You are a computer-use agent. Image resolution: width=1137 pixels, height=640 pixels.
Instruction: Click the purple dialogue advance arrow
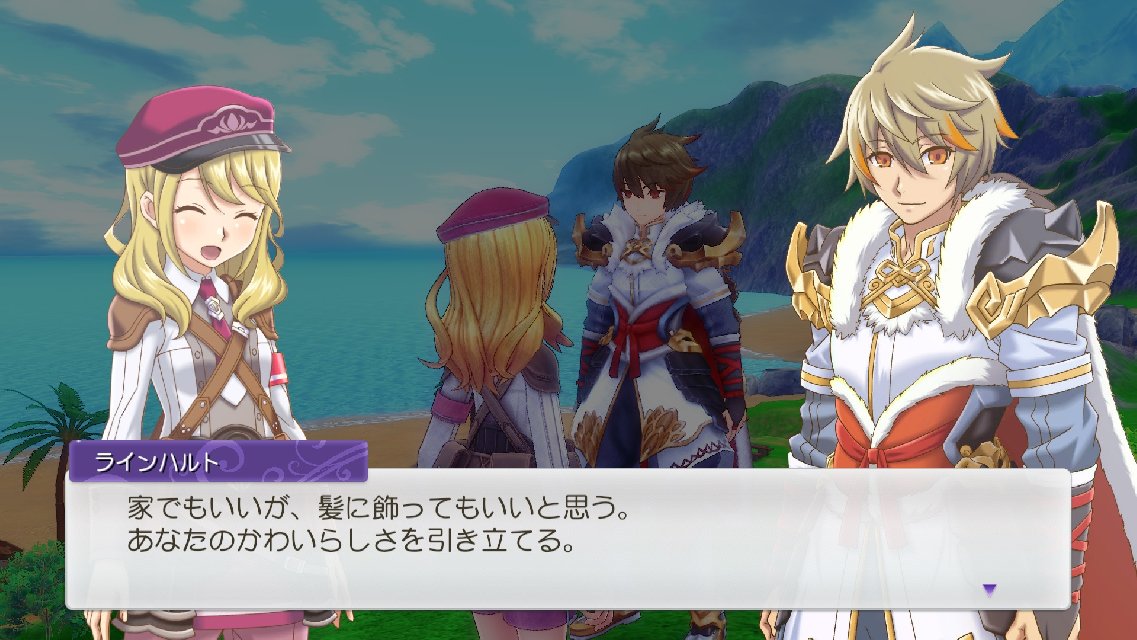point(989,589)
